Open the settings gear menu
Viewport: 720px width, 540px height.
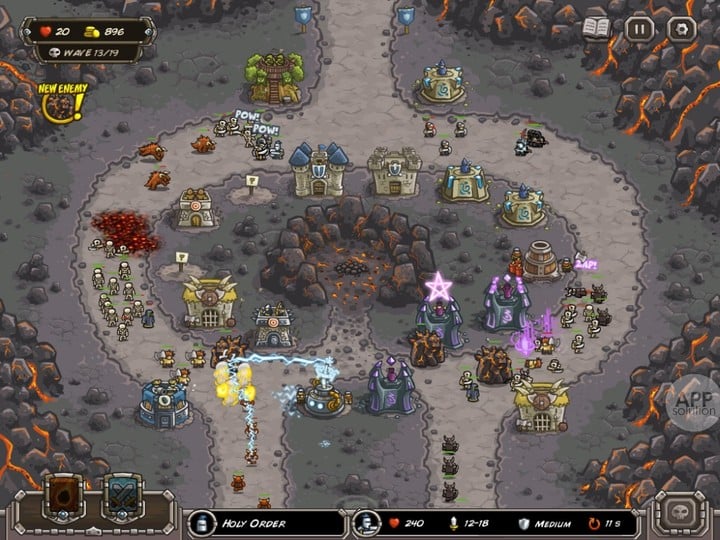(680, 29)
